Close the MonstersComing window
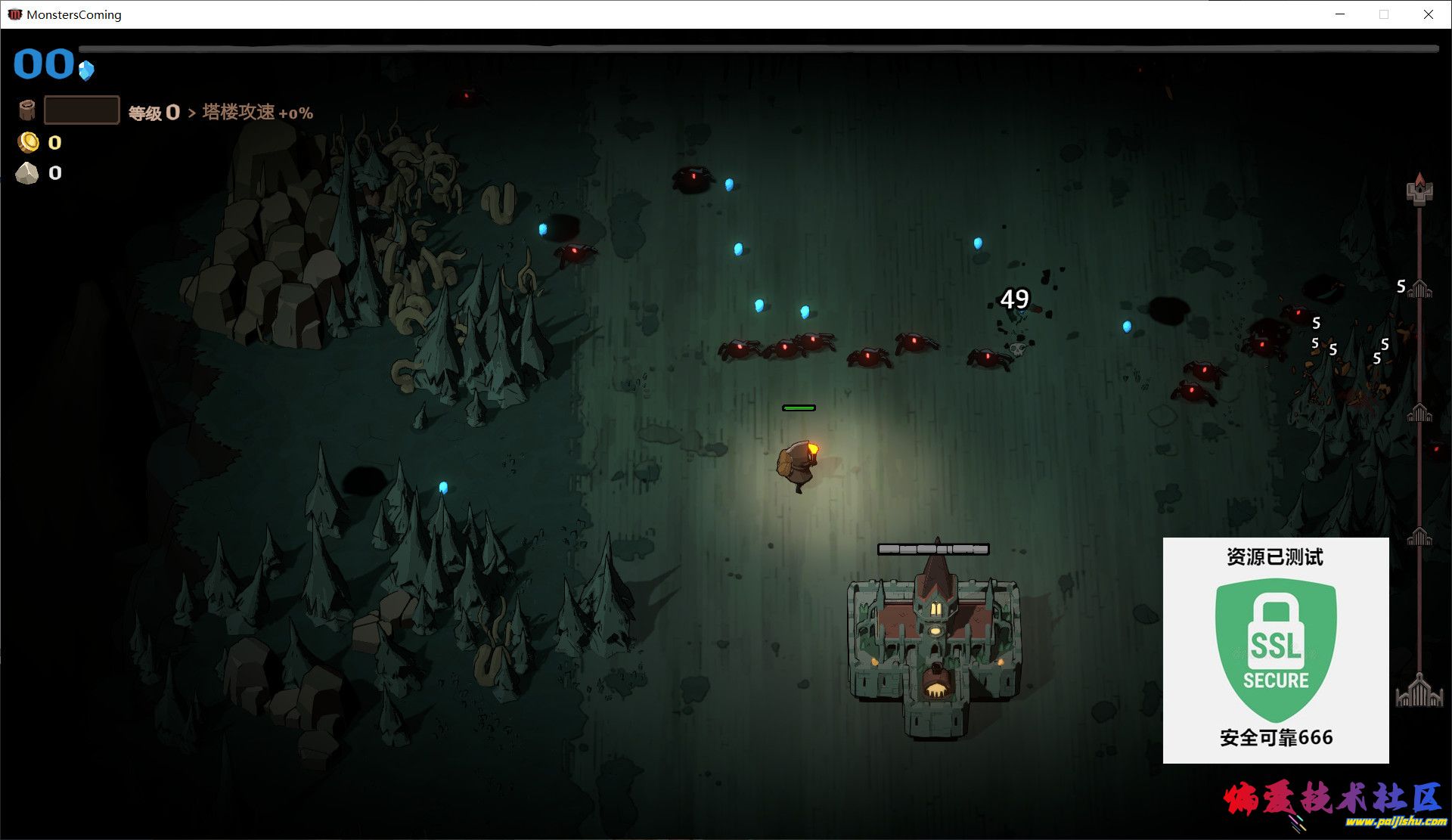 pos(1428,14)
